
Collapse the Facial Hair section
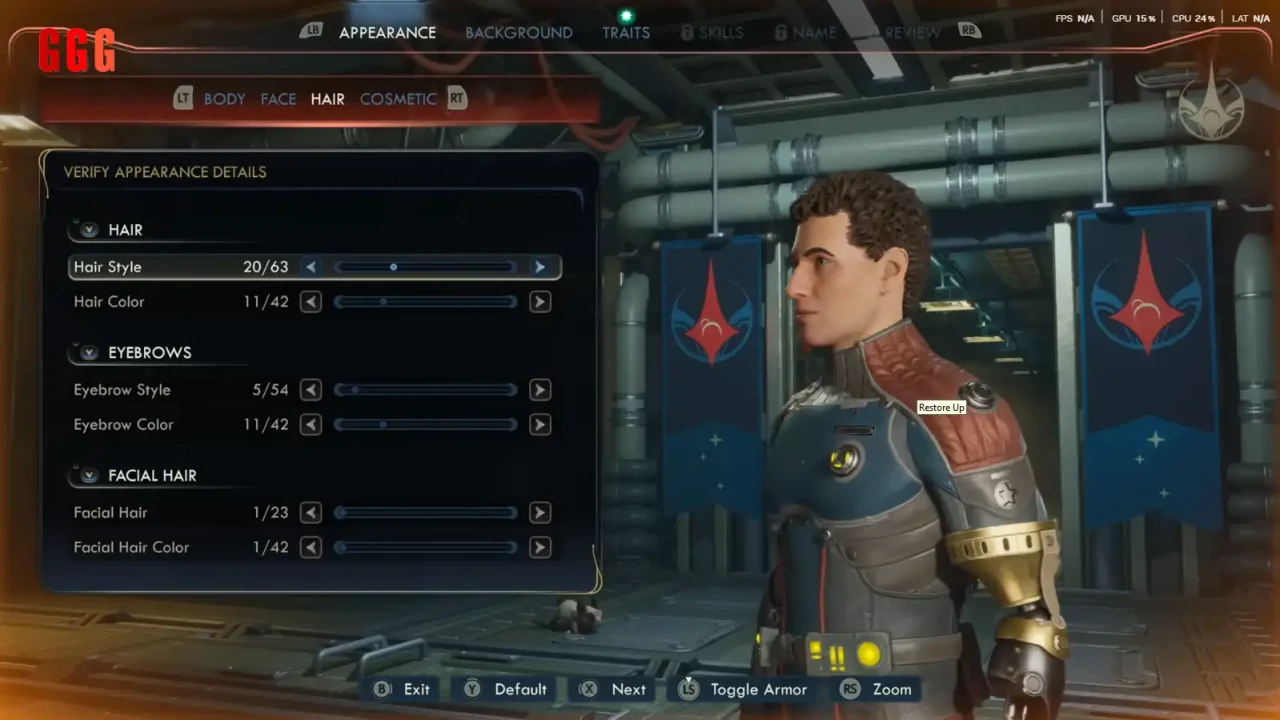tap(90, 476)
